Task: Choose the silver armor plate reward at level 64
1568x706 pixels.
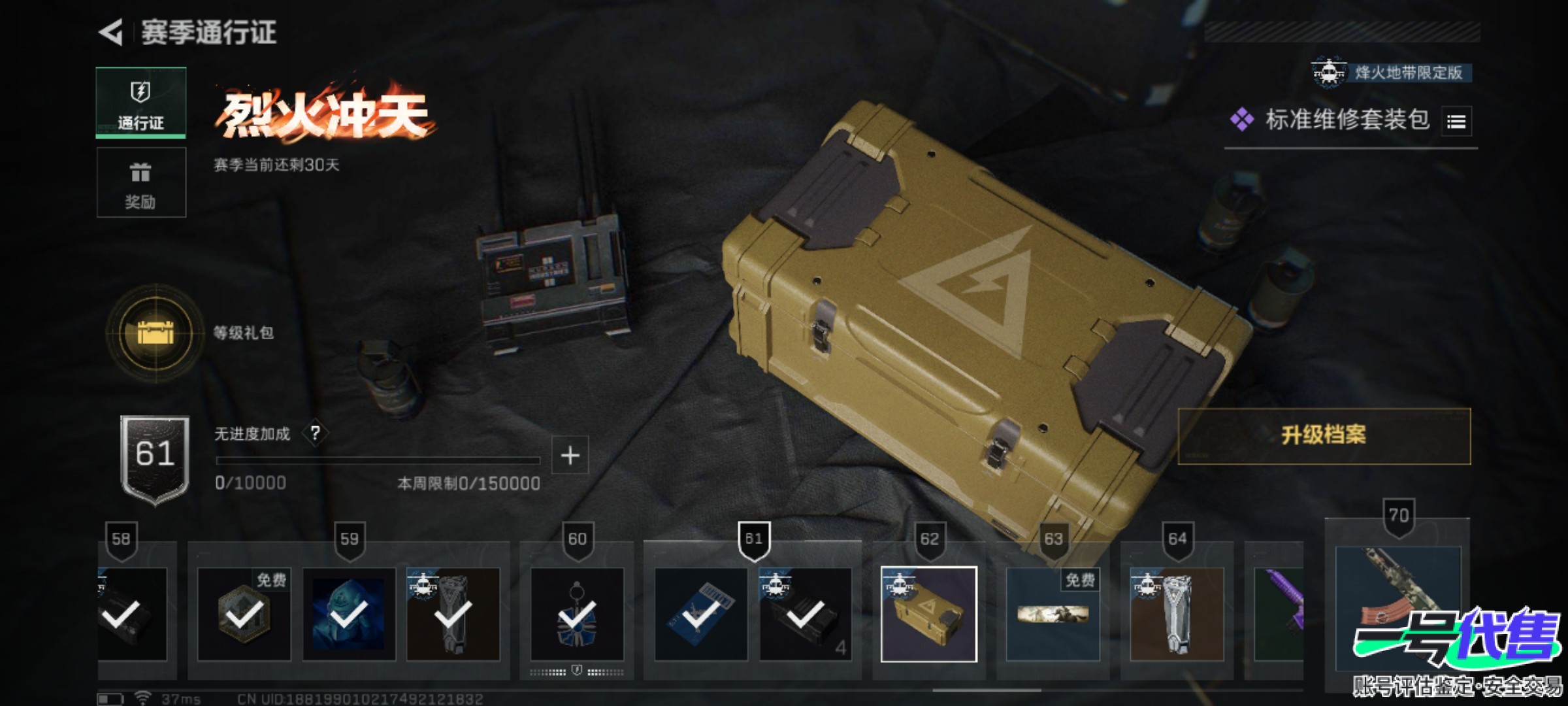Action: [x=1177, y=614]
